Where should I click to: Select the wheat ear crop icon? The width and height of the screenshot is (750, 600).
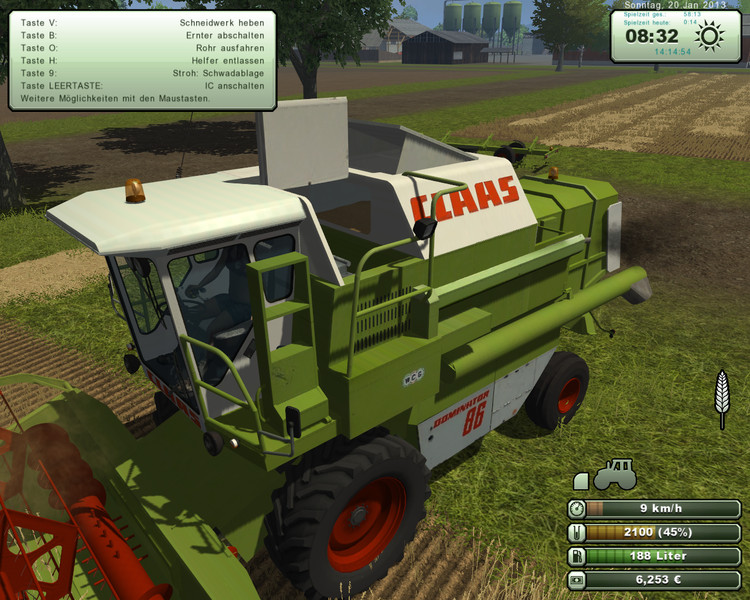(720, 397)
